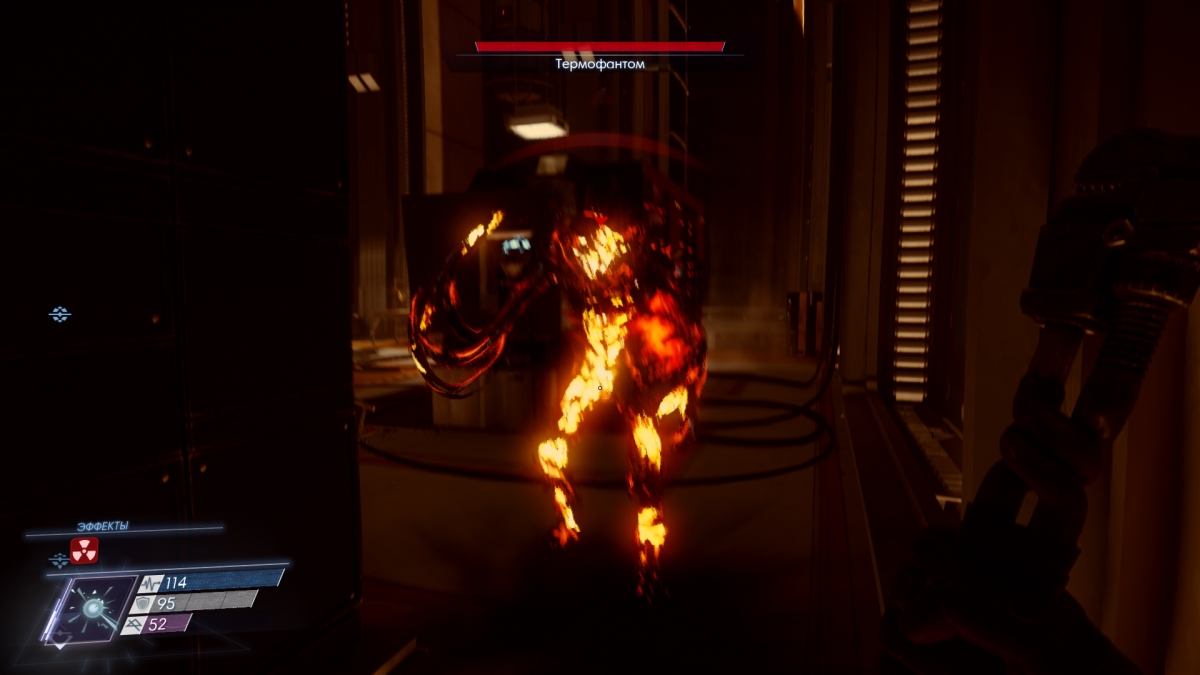This screenshot has width=1200, height=675.
Task: Activate the equipped psi blast ability
Action: (92, 608)
